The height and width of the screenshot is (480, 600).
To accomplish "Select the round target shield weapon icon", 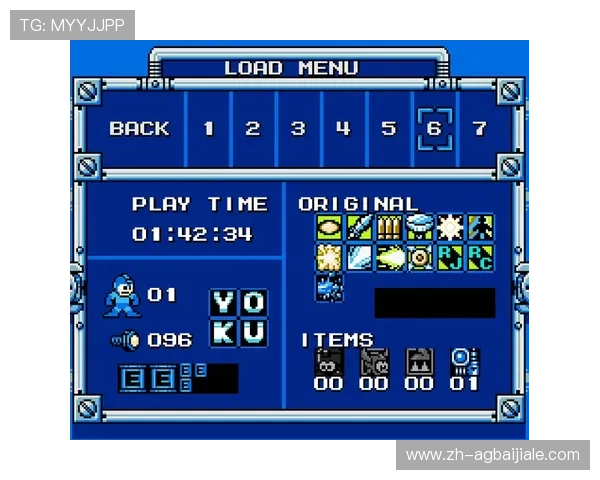I will click(x=419, y=257).
